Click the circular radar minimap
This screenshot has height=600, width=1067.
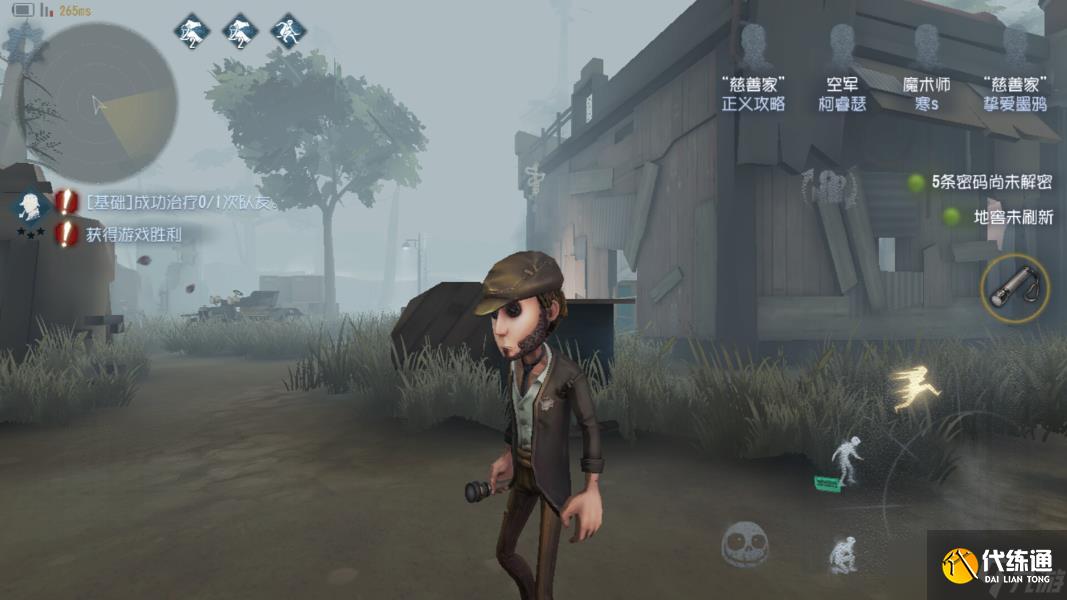(x=97, y=103)
